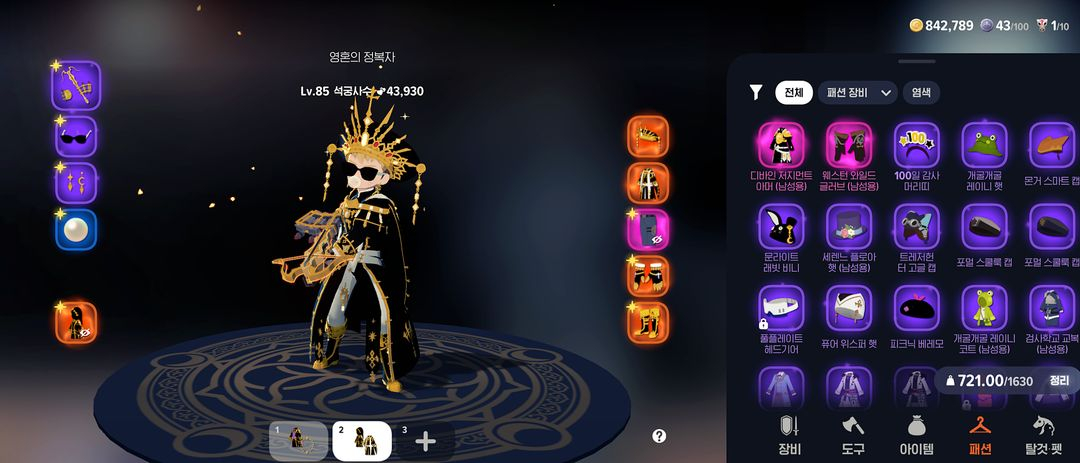Screen dimensions: 1080x463
Task: Select the 전체 filter button
Action: [793, 93]
